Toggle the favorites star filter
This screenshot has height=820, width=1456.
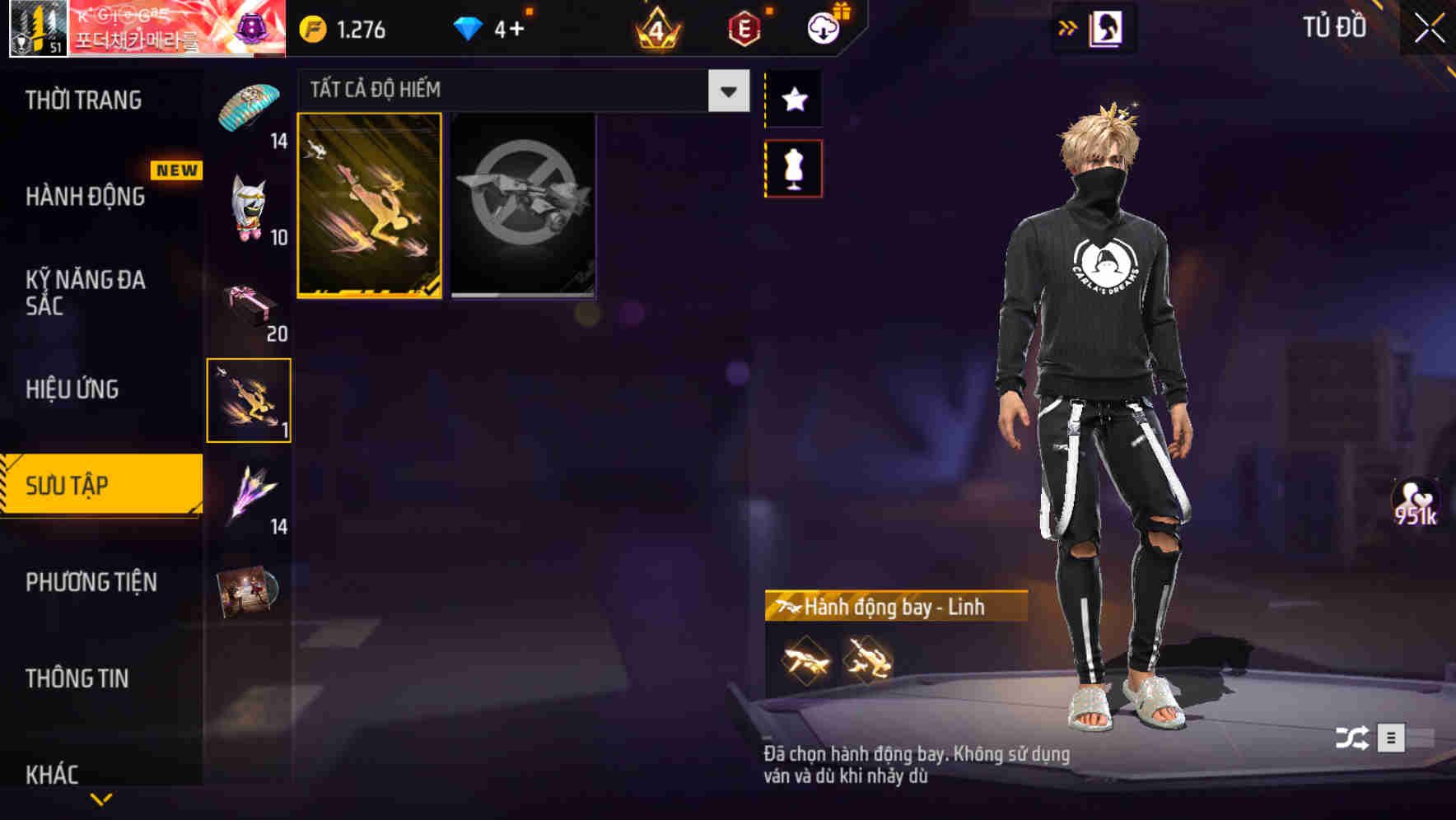click(794, 99)
